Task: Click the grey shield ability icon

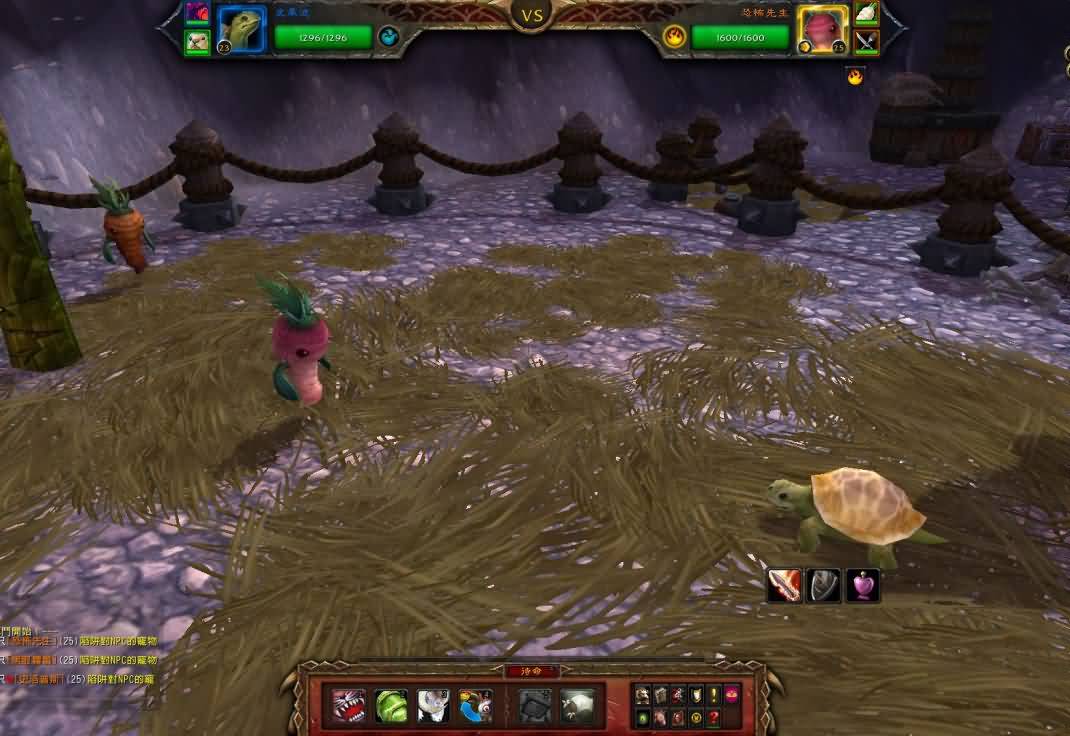Action: [x=823, y=586]
